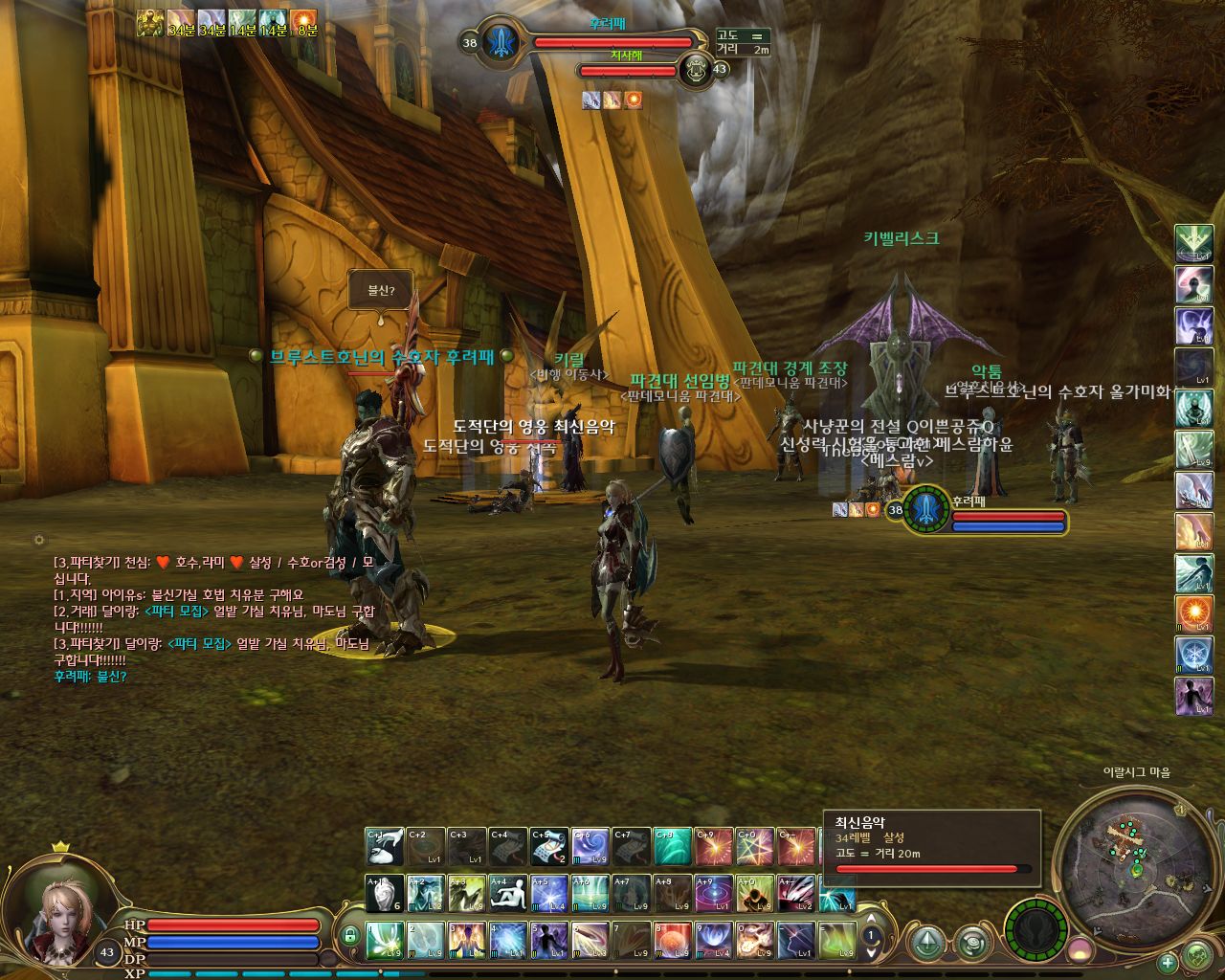Use the scroll item with count 2
The width and height of the screenshot is (1225, 980).
point(549,847)
